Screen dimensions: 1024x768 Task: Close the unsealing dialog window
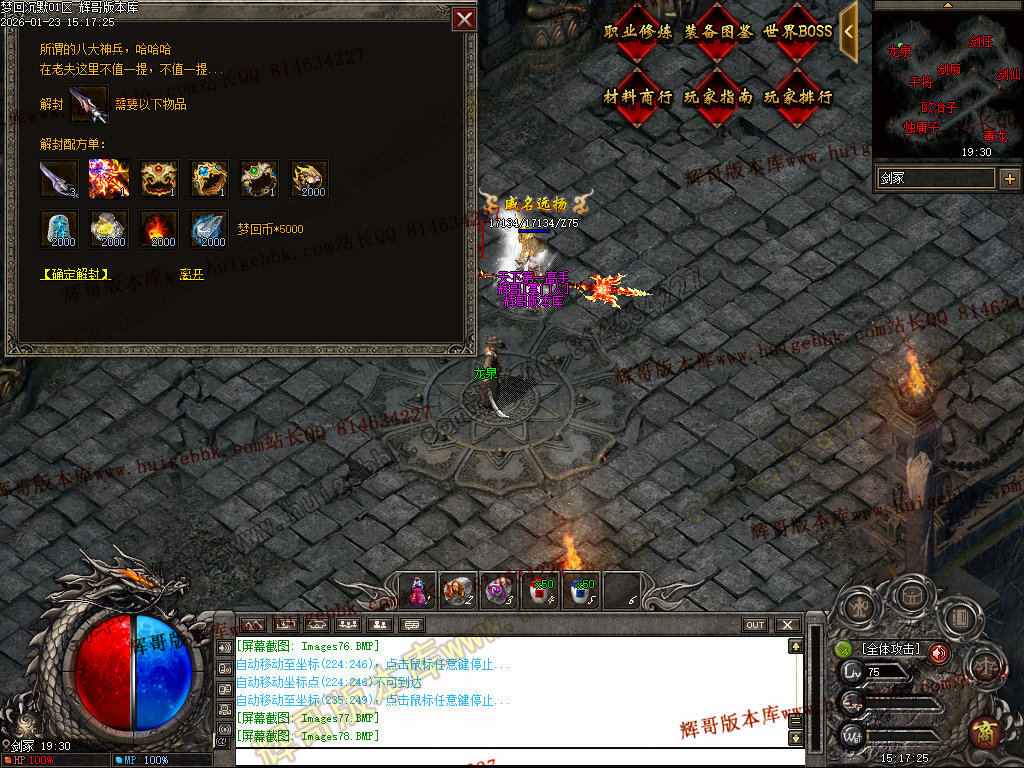464,19
